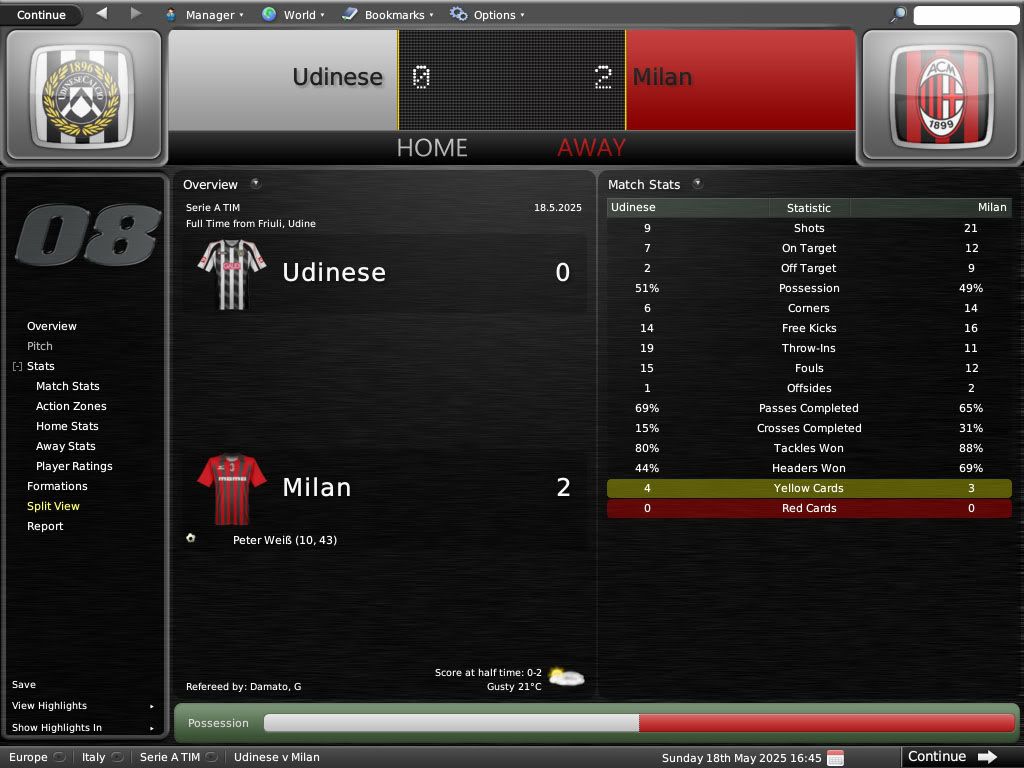Open the match Report
This screenshot has width=1024, height=768.
pos(45,526)
